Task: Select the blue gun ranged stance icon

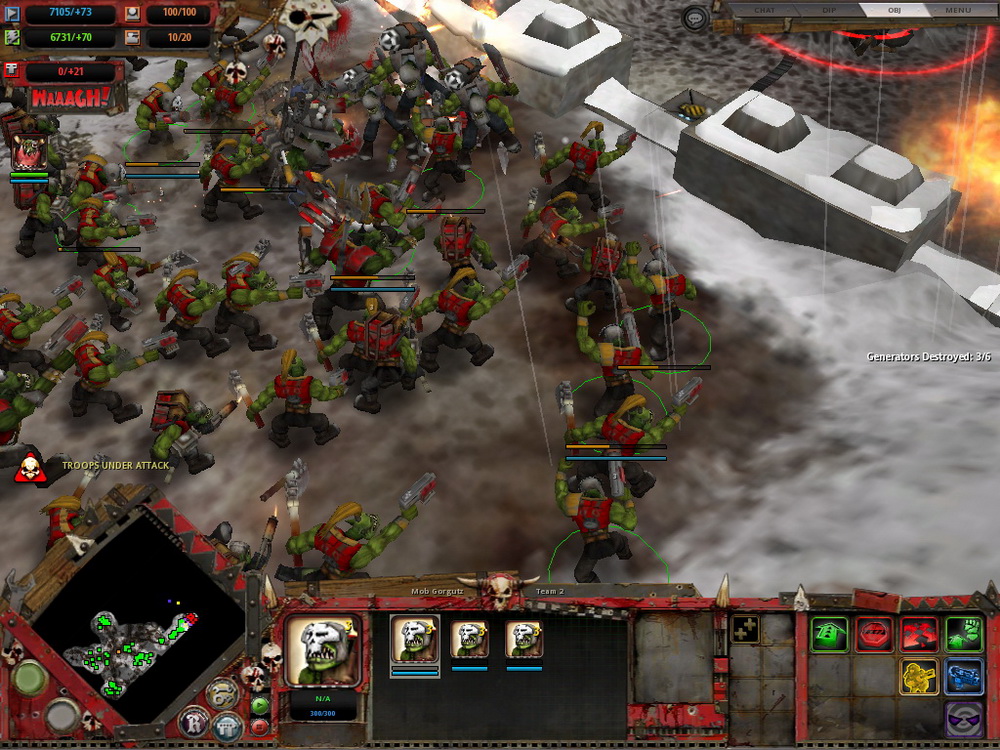Action: (964, 677)
